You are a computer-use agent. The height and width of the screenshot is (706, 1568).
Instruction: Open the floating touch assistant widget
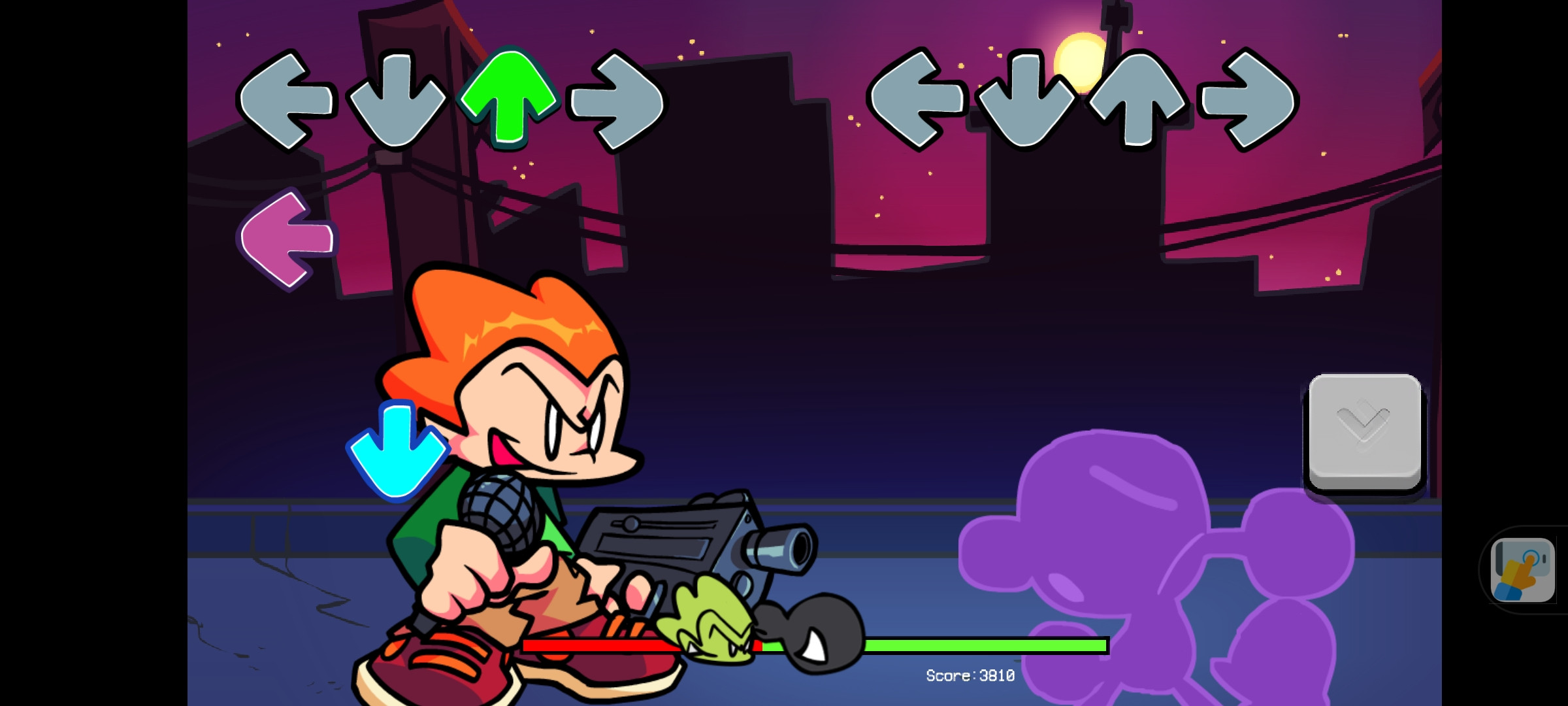tap(1522, 569)
